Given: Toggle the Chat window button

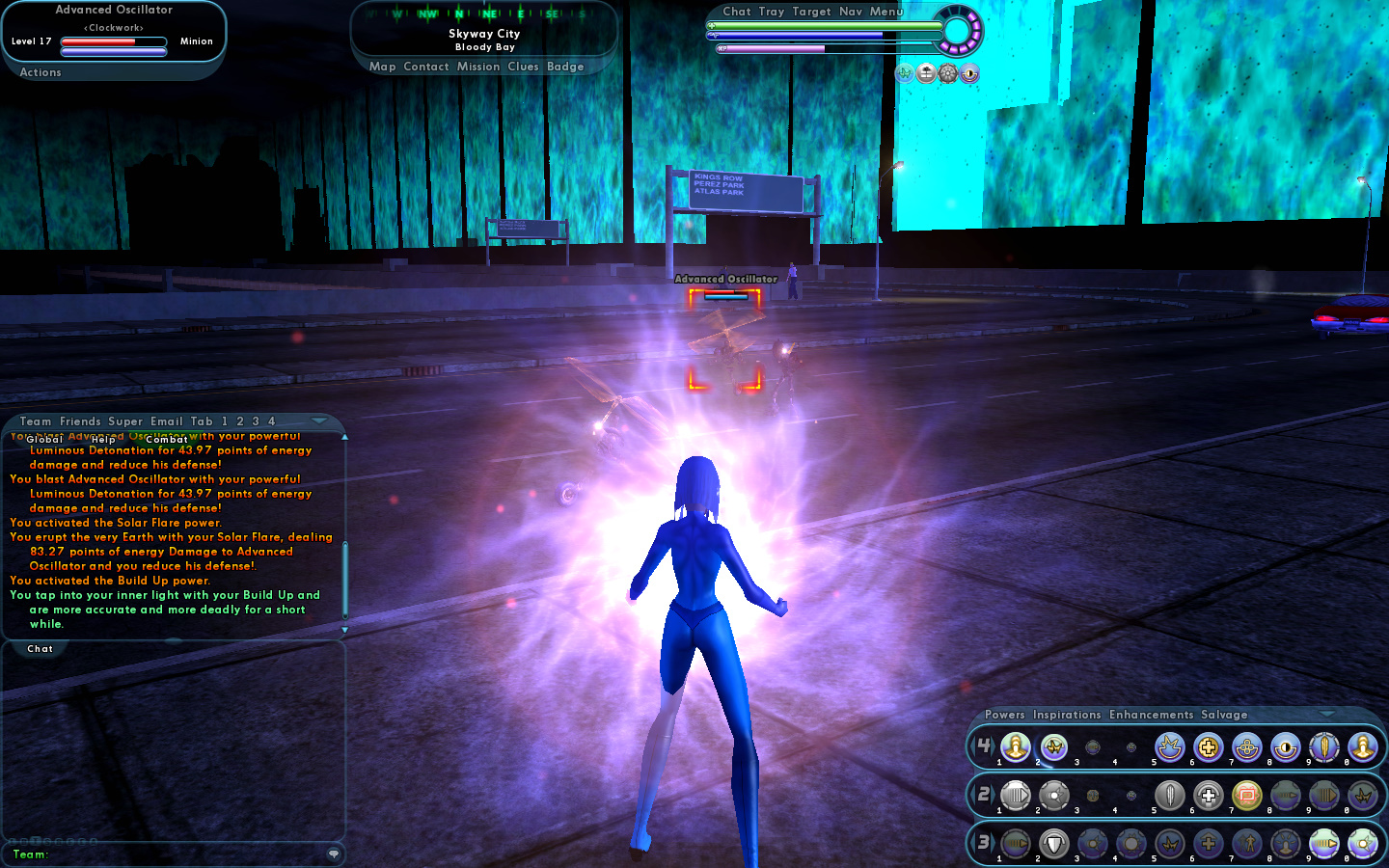Looking at the screenshot, I should tap(737, 12).
